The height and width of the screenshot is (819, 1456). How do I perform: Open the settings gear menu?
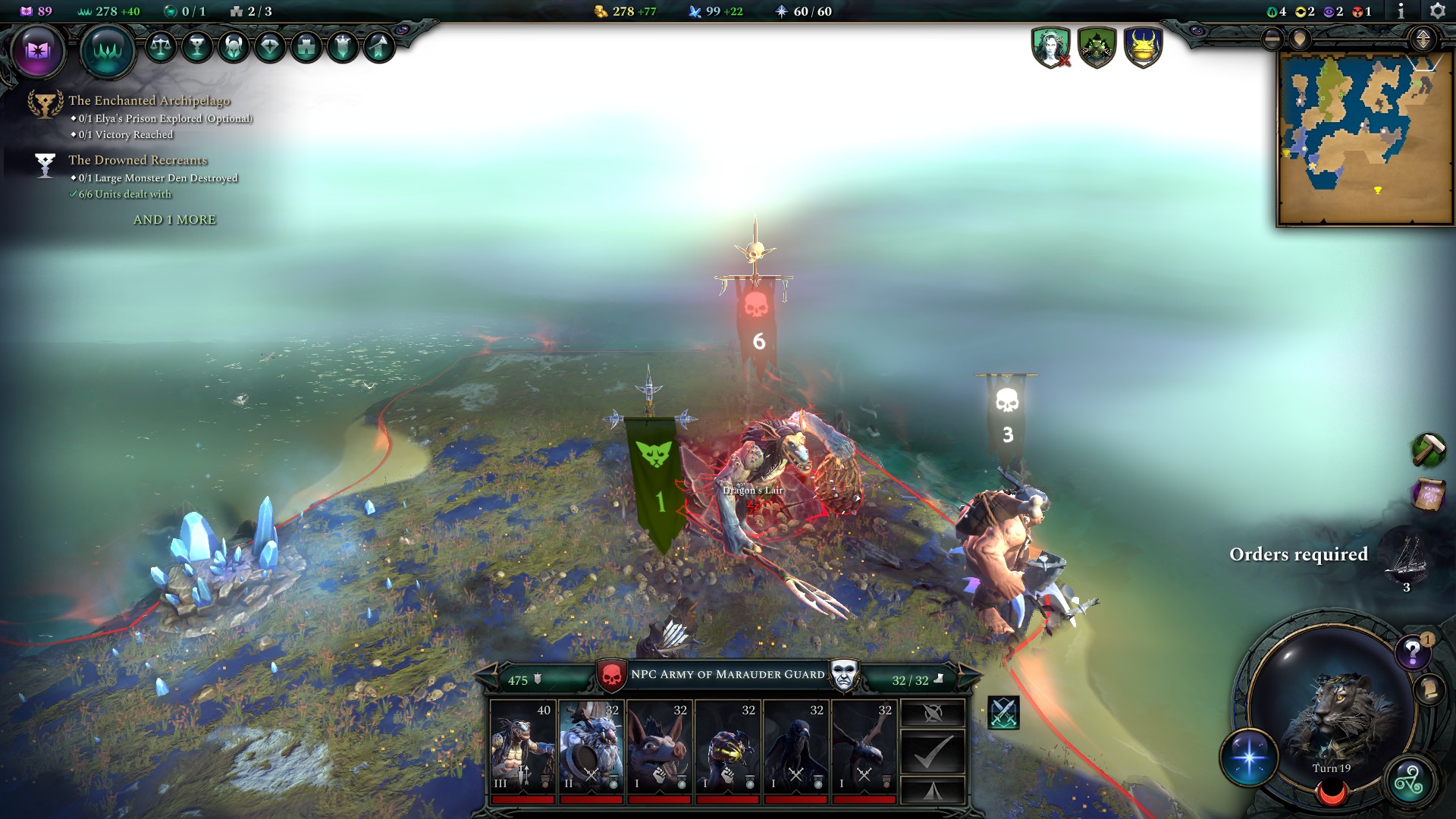(x=1438, y=11)
